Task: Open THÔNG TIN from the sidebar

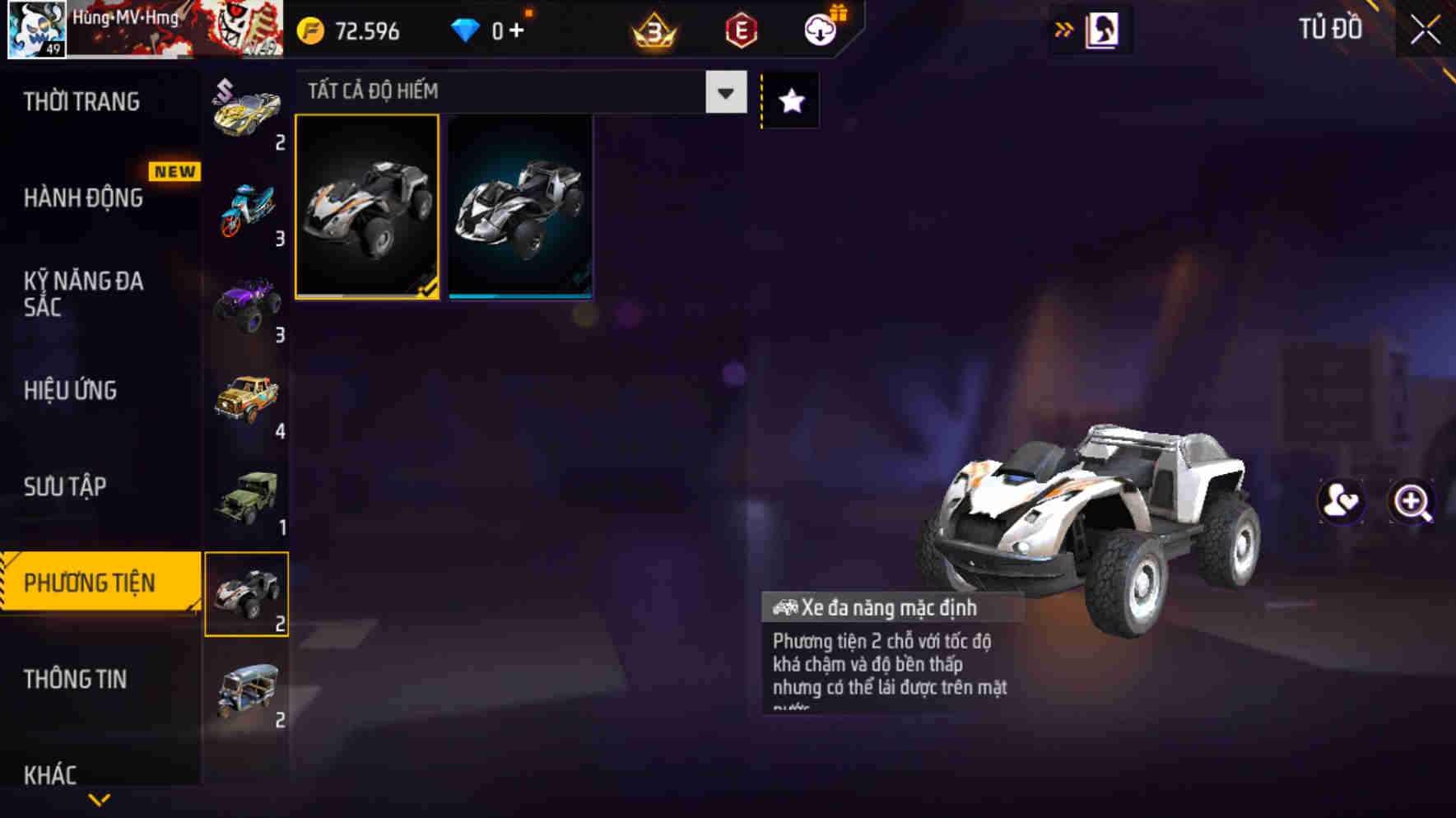Action: pos(76,681)
